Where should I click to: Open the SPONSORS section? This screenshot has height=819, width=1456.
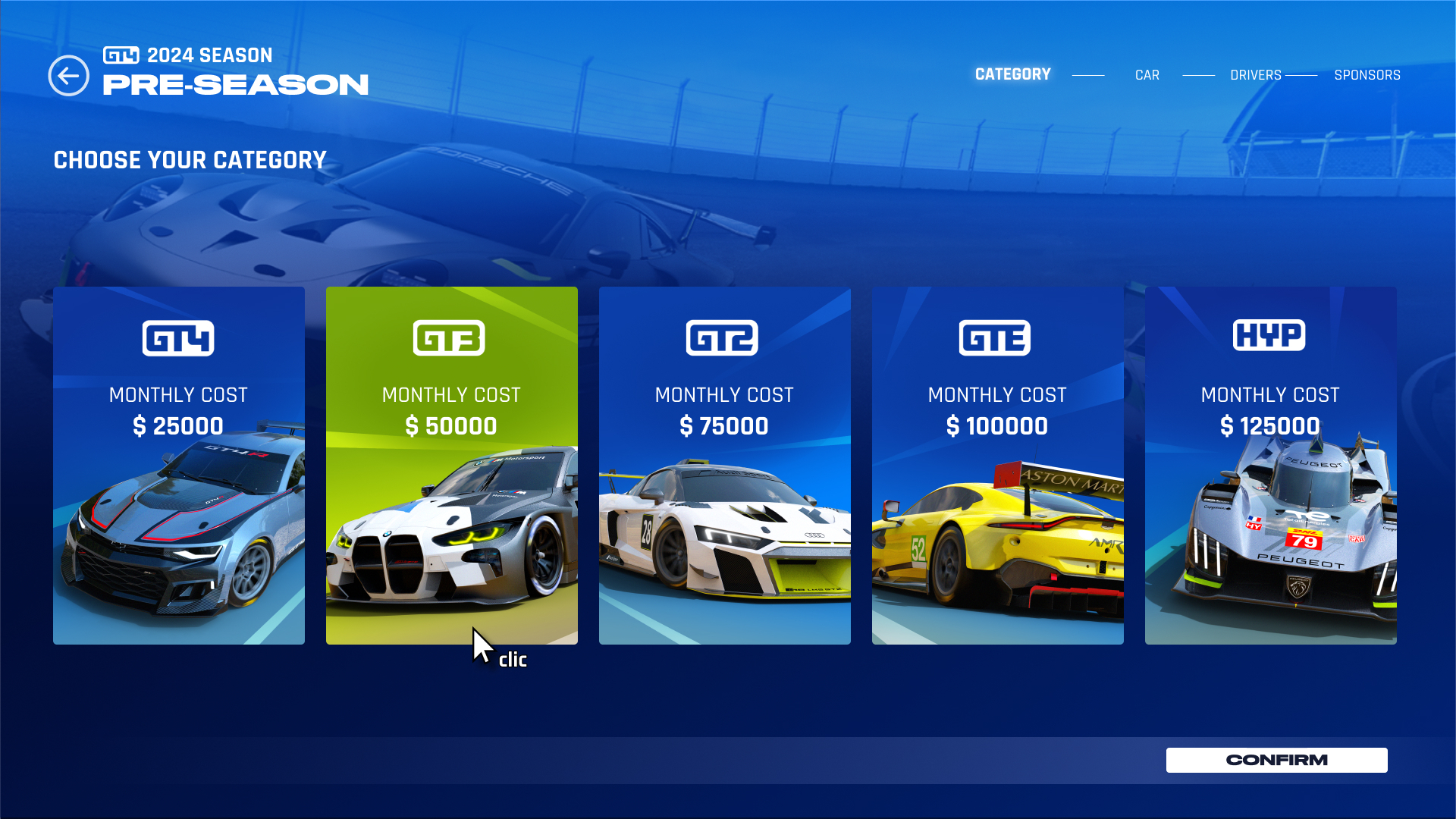click(x=1367, y=75)
